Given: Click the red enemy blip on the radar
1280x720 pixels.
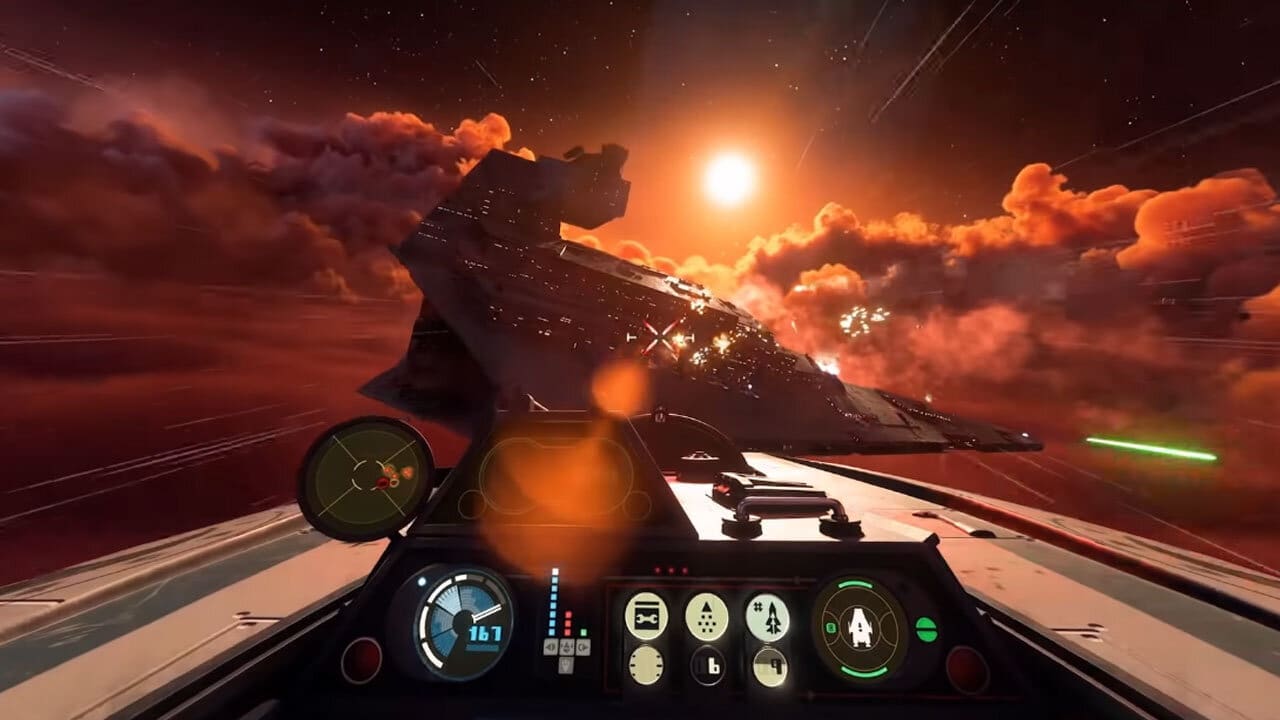Looking at the screenshot, I should pos(383,483).
